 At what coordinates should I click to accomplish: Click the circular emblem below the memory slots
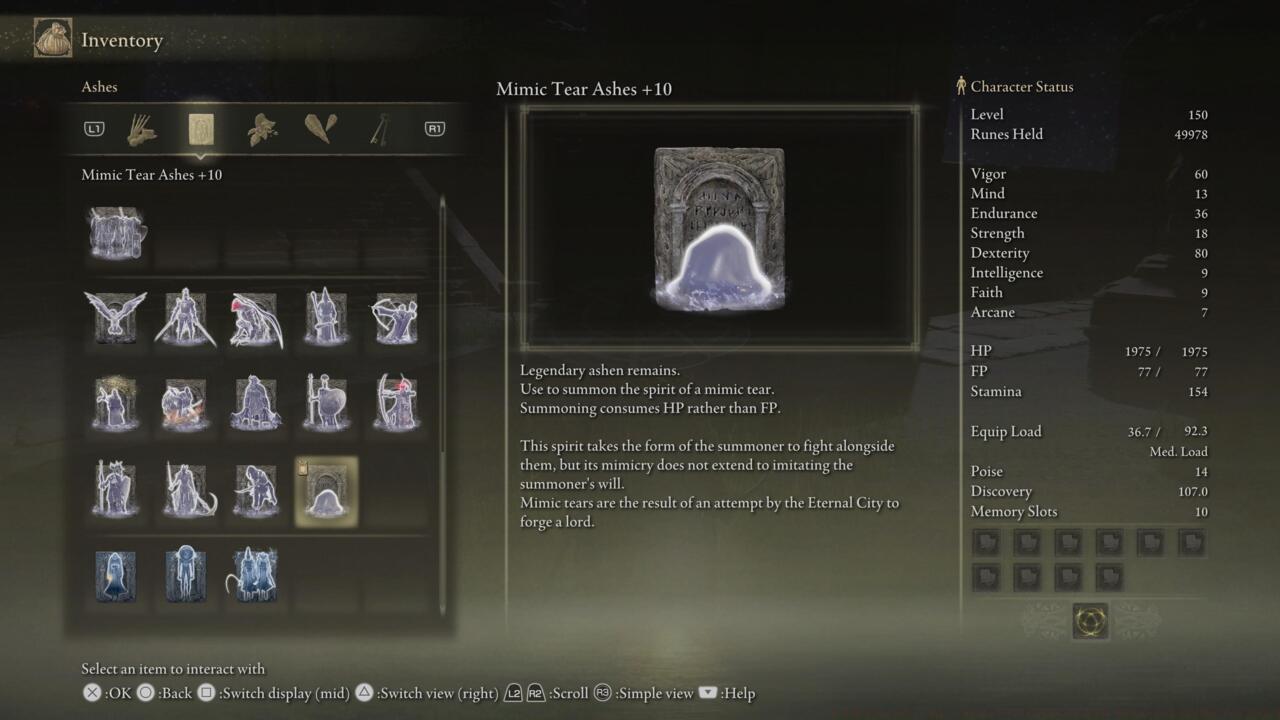[1091, 620]
